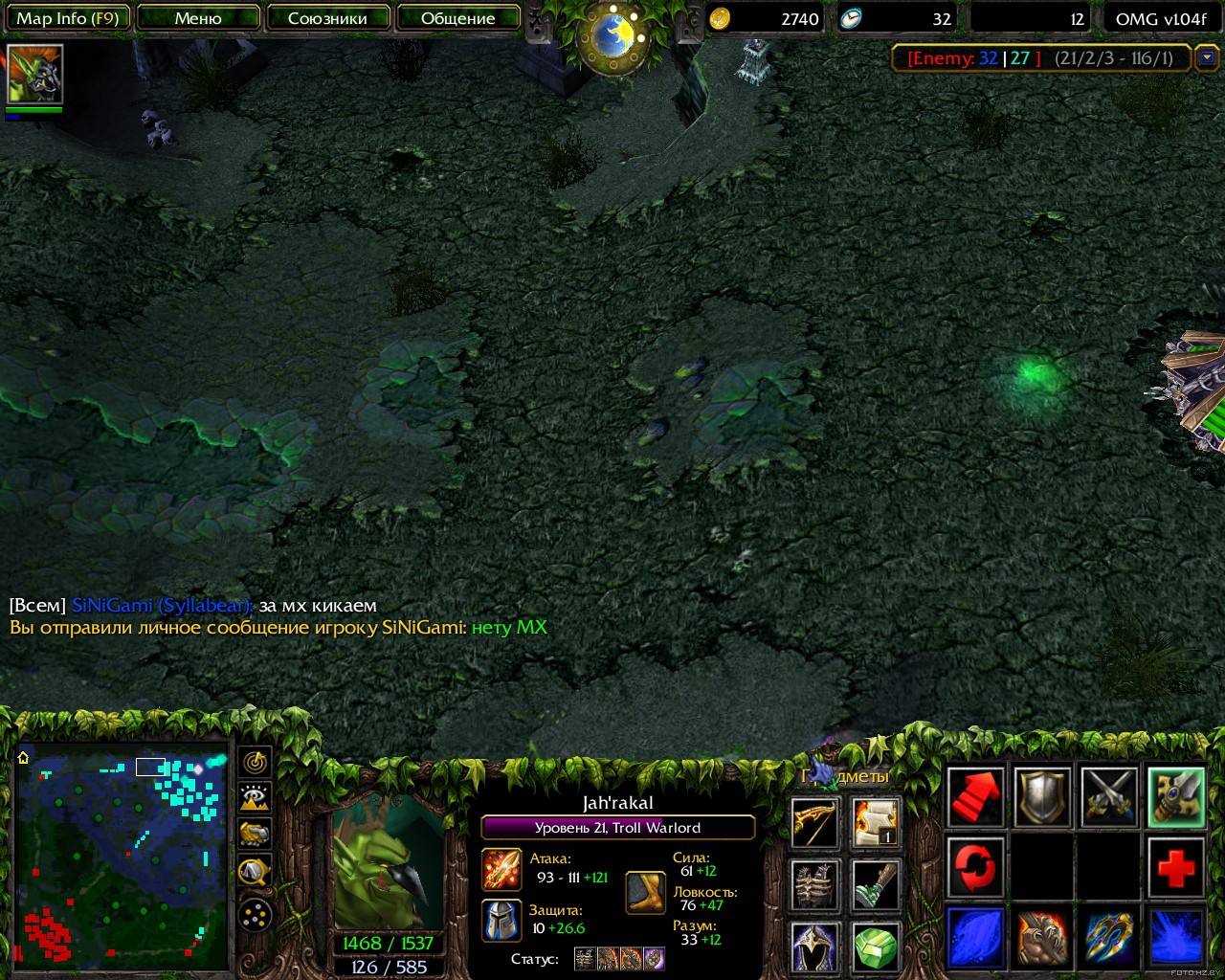This screenshot has width=1225, height=980.
Task: Select the golden bow inventory item
Action: (x=815, y=823)
